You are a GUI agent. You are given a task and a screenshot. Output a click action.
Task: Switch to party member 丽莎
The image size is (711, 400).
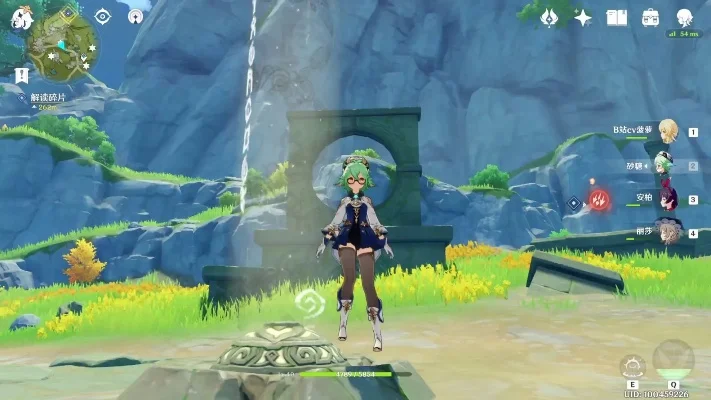pos(666,232)
